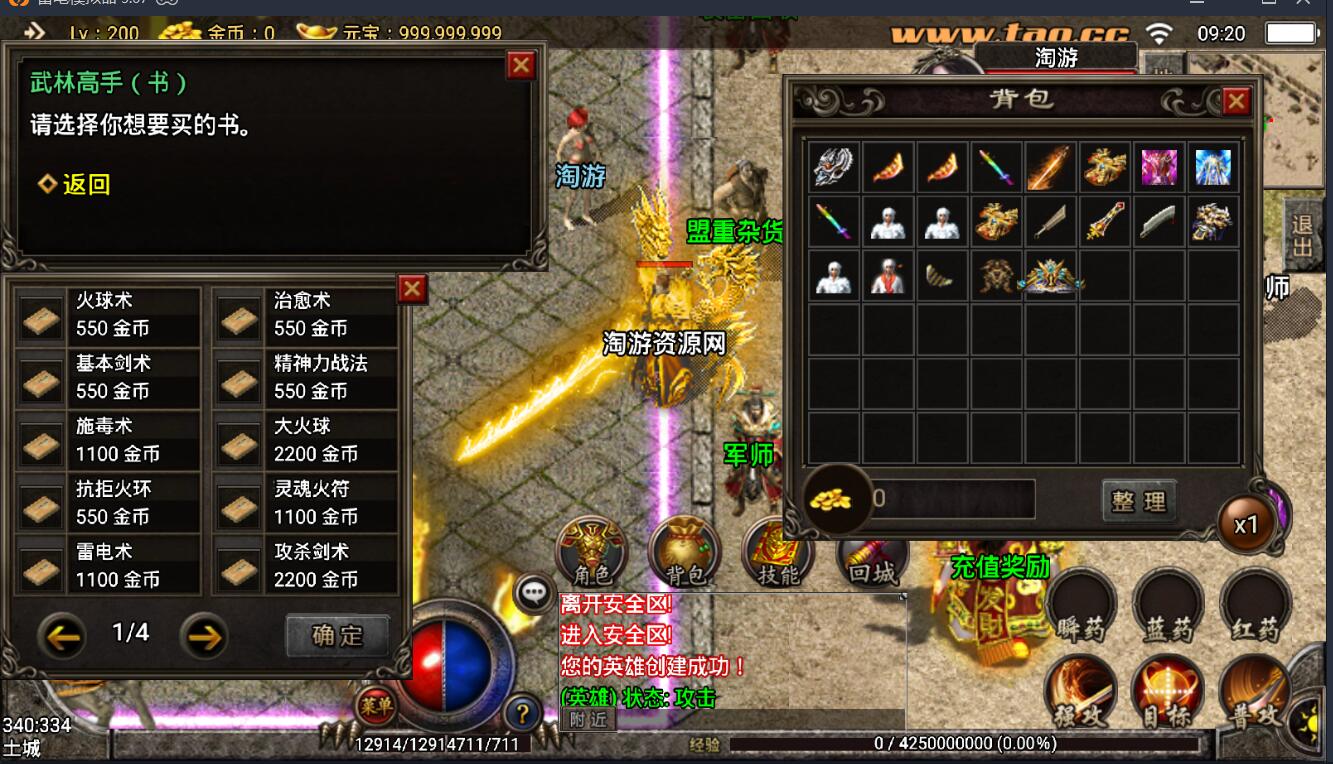Close the book shop list

[412, 289]
